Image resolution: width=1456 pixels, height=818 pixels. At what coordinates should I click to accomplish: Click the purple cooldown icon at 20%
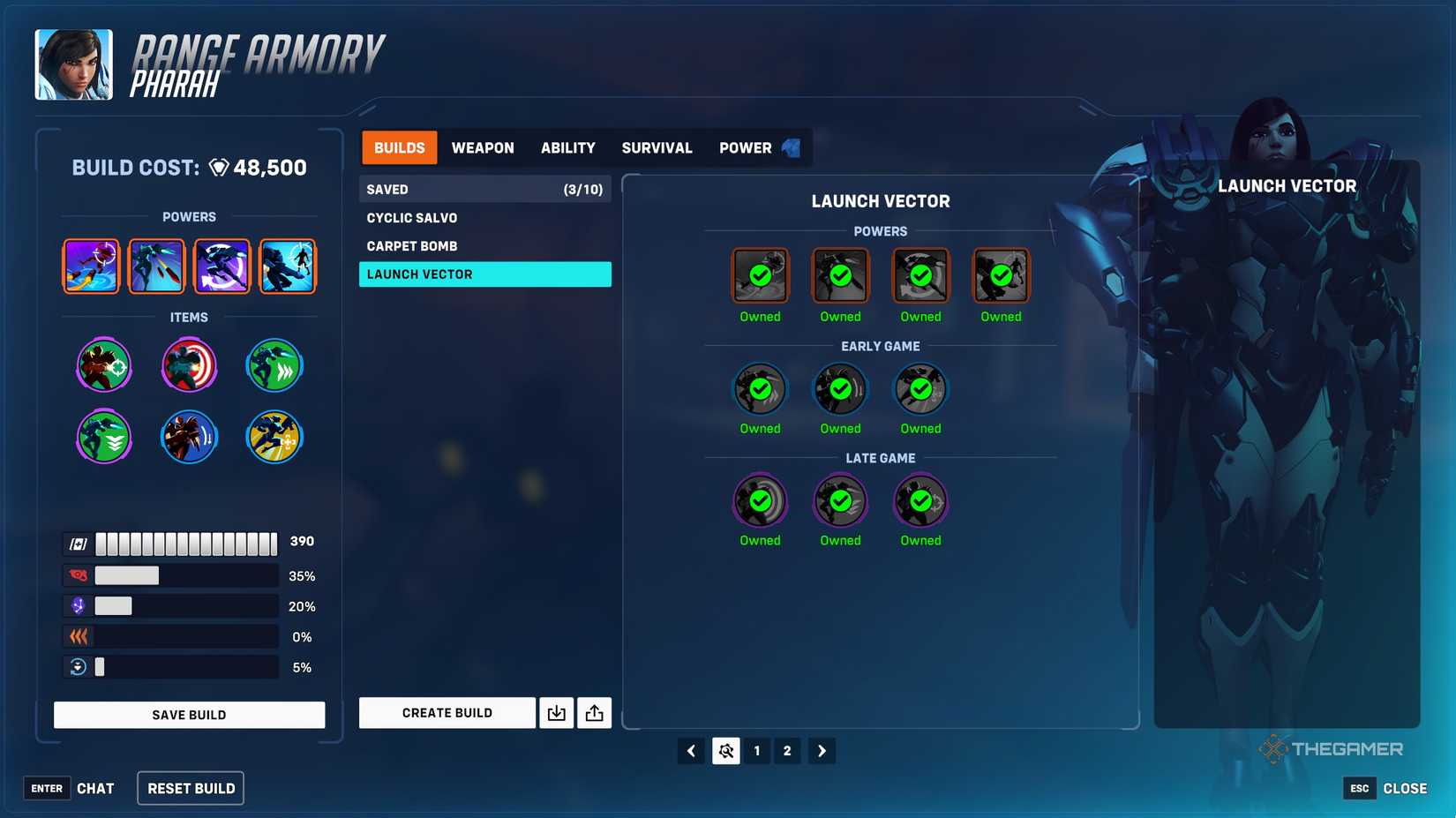pos(78,605)
